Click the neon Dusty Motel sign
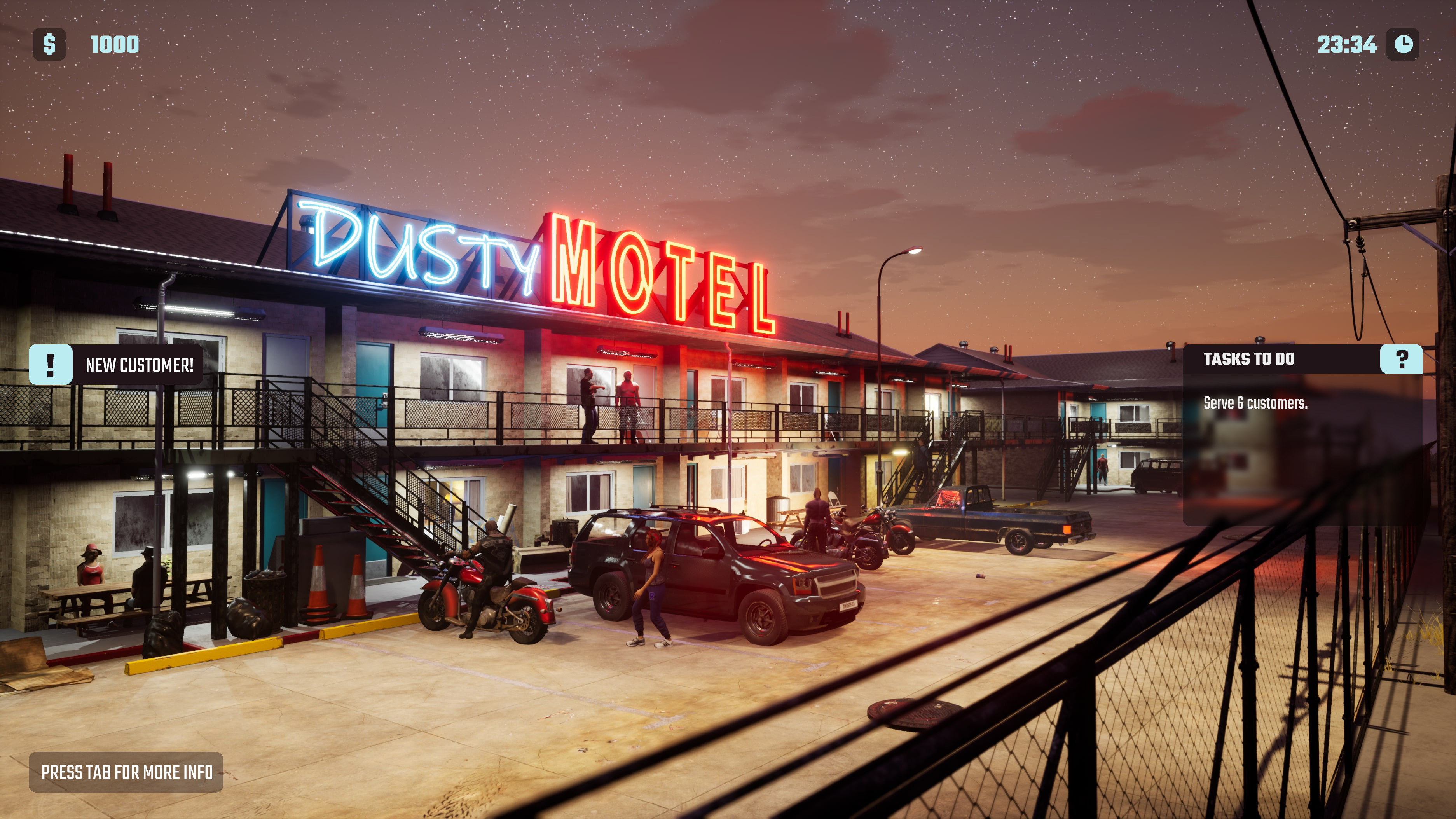 tap(543, 265)
